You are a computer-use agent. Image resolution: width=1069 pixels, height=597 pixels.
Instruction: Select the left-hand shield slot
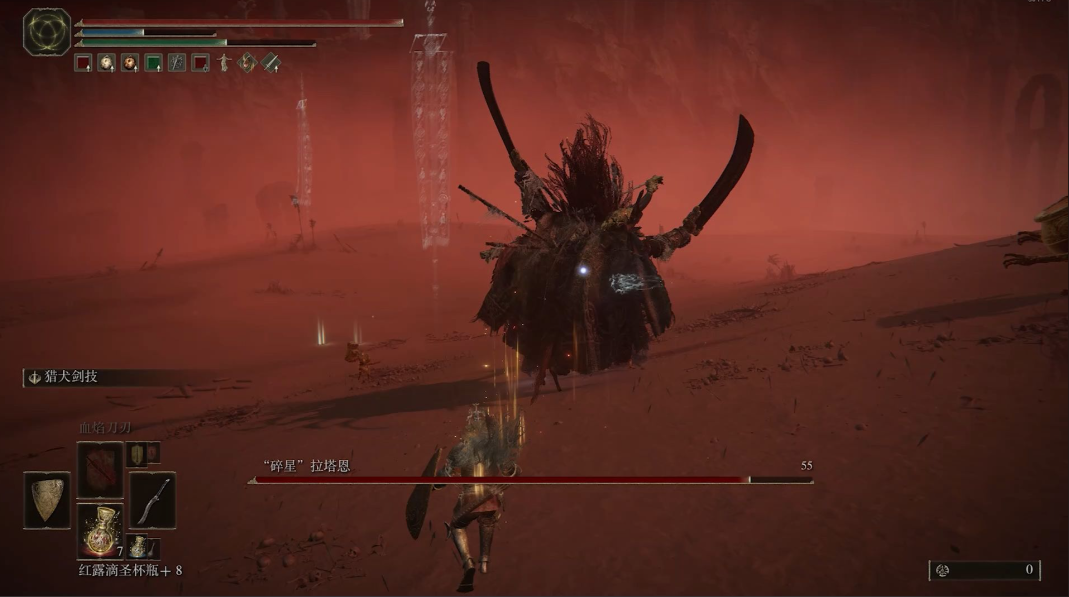coord(47,499)
